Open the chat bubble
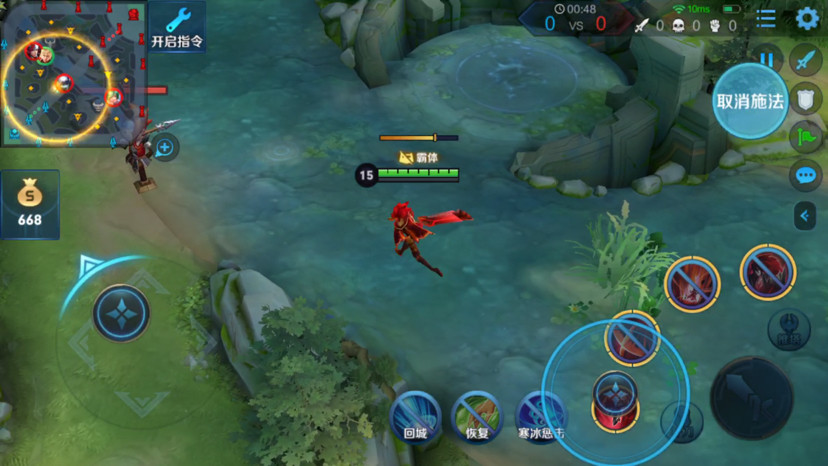Viewport: 828px width, 466px height. point(805,175)
